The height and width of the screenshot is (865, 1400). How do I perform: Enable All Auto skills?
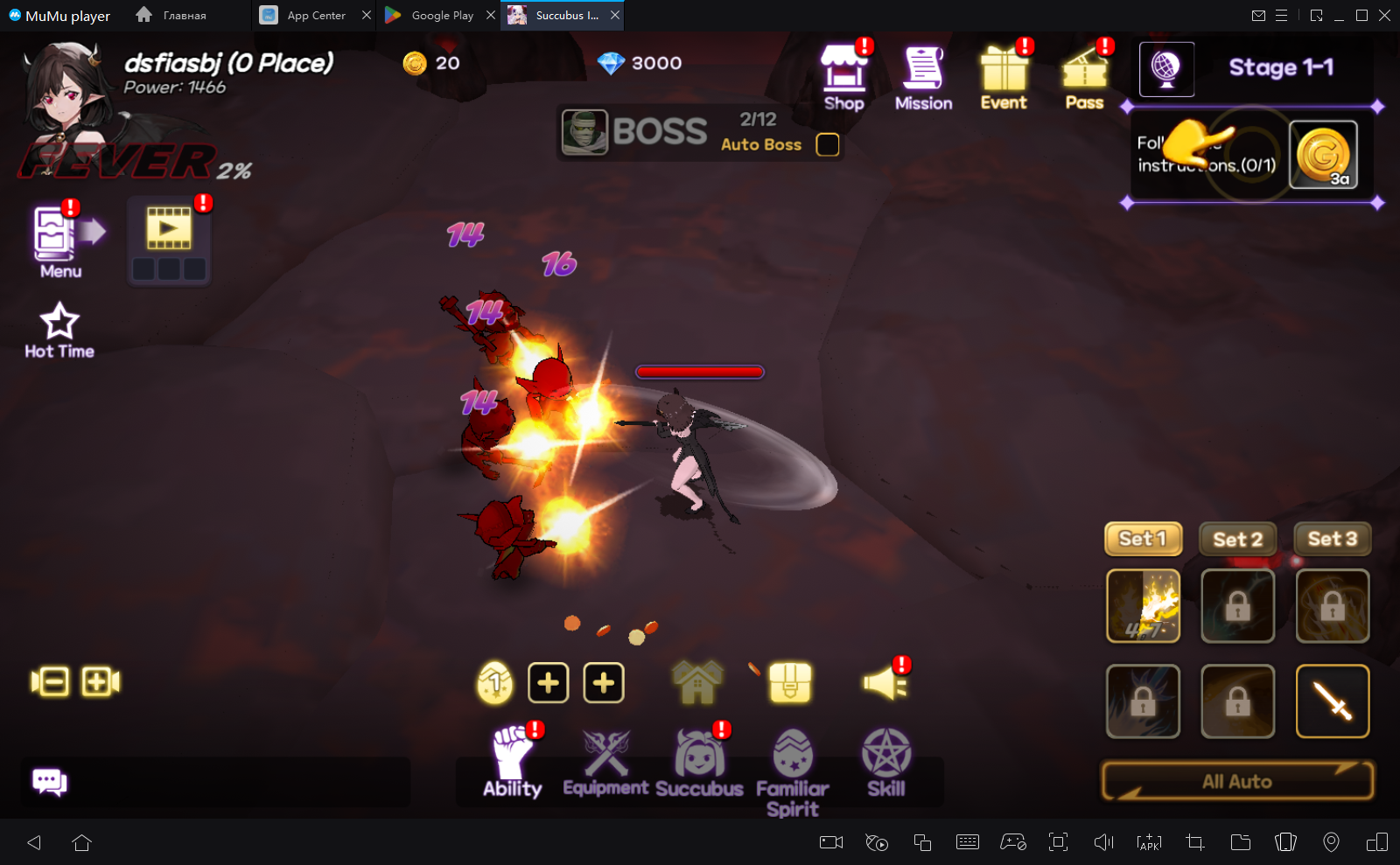coord(1237,781)
